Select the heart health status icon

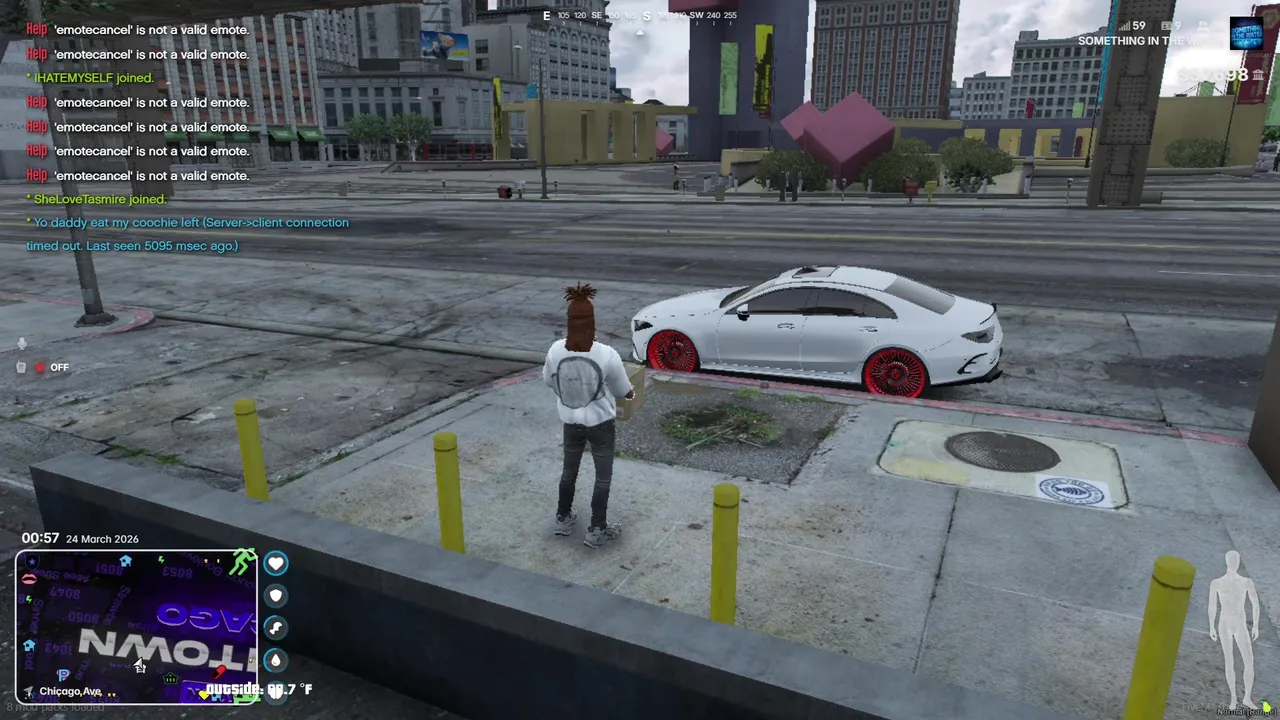tap(276, 563)
